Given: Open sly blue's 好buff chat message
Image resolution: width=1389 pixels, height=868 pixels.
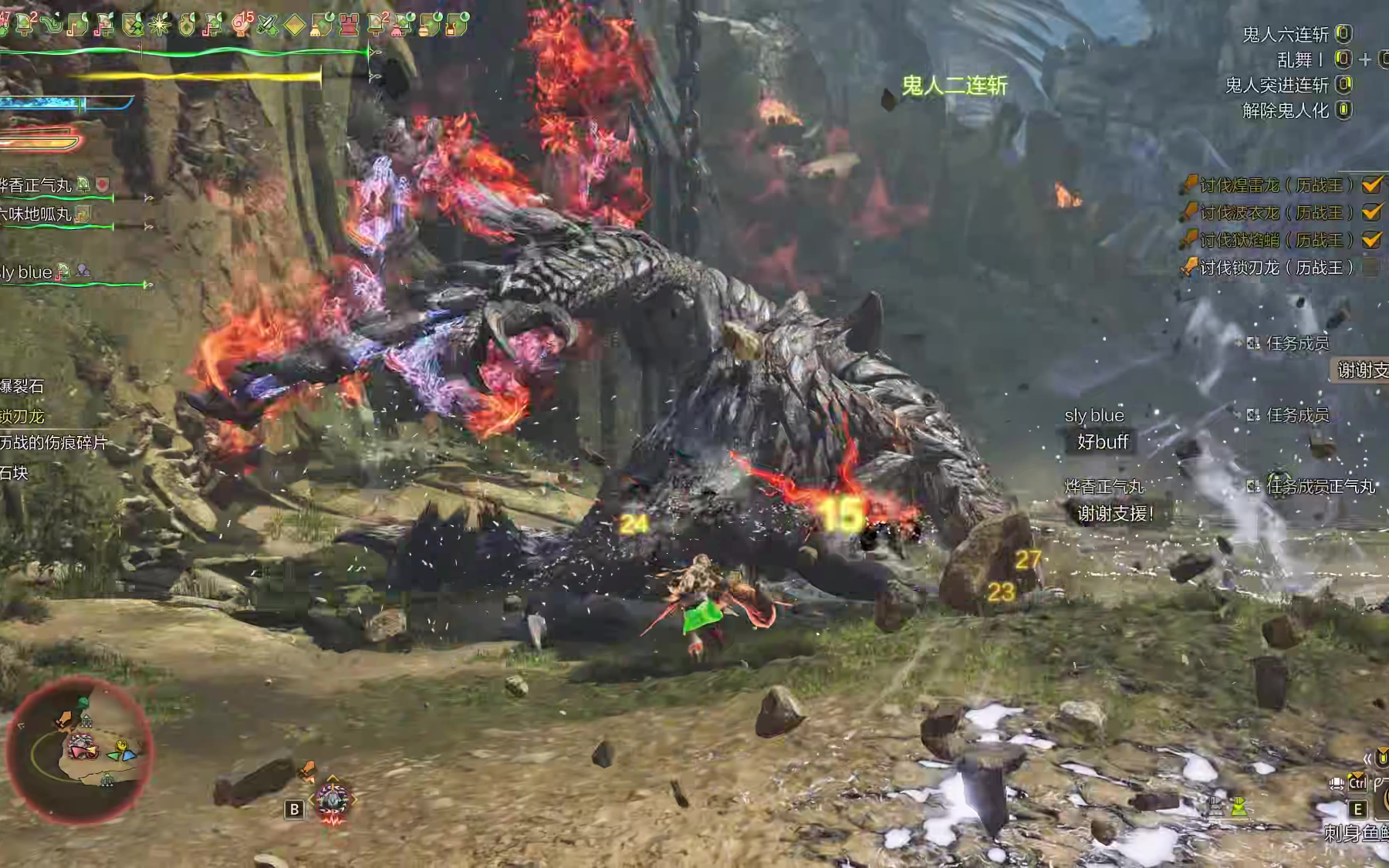Looking at the screenshot, I should coord(1103,442).
